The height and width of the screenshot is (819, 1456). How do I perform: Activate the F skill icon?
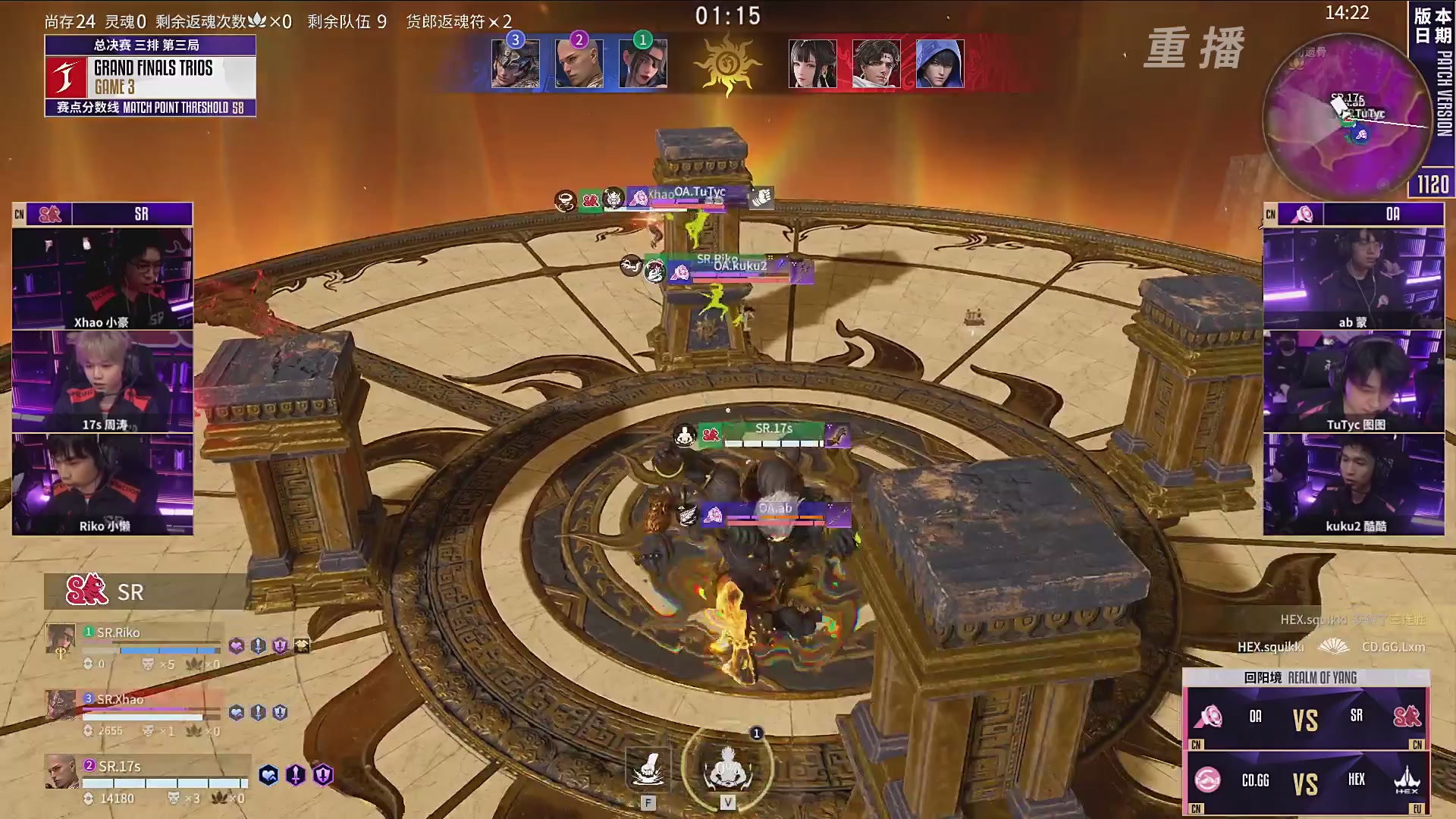click(648, 769)
